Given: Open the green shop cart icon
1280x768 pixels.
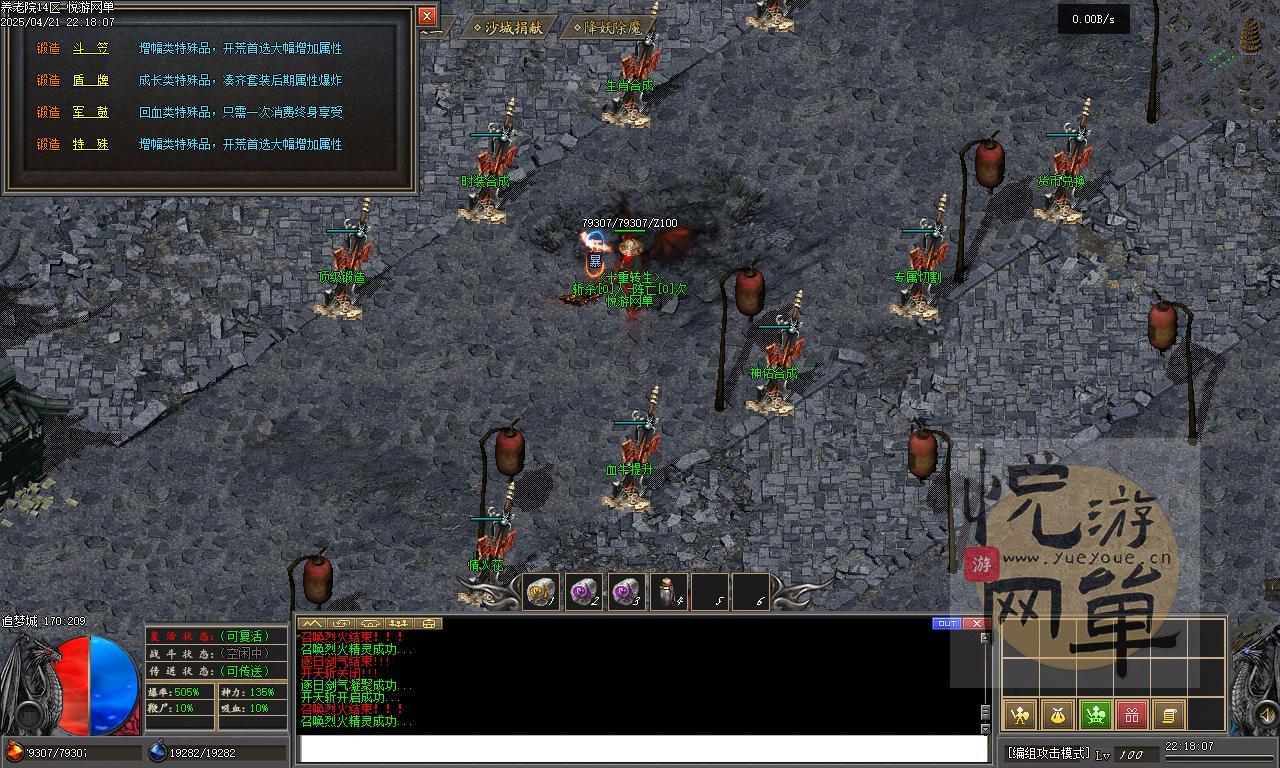Looking at the screenshot, I should pos(1095,715).
